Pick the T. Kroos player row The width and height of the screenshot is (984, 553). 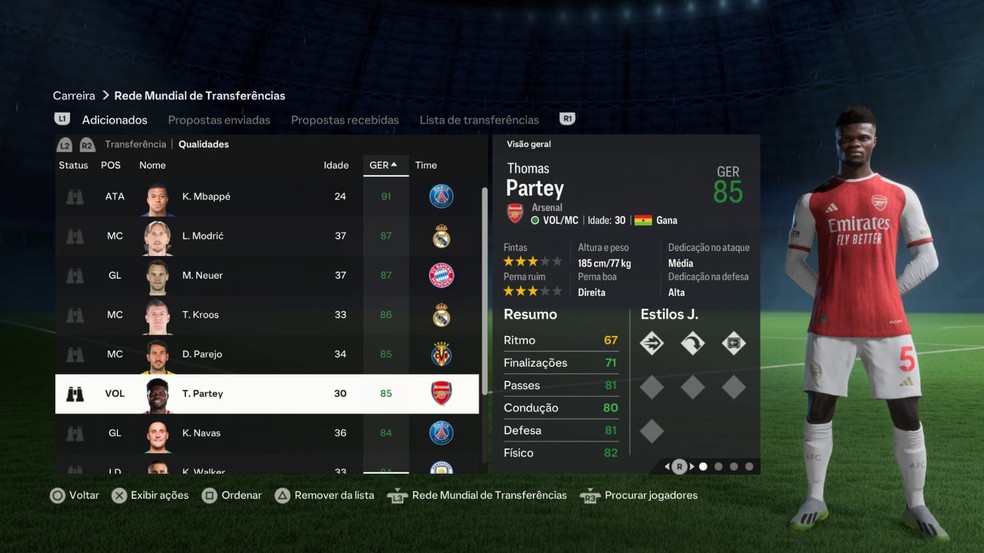[266, 315]
